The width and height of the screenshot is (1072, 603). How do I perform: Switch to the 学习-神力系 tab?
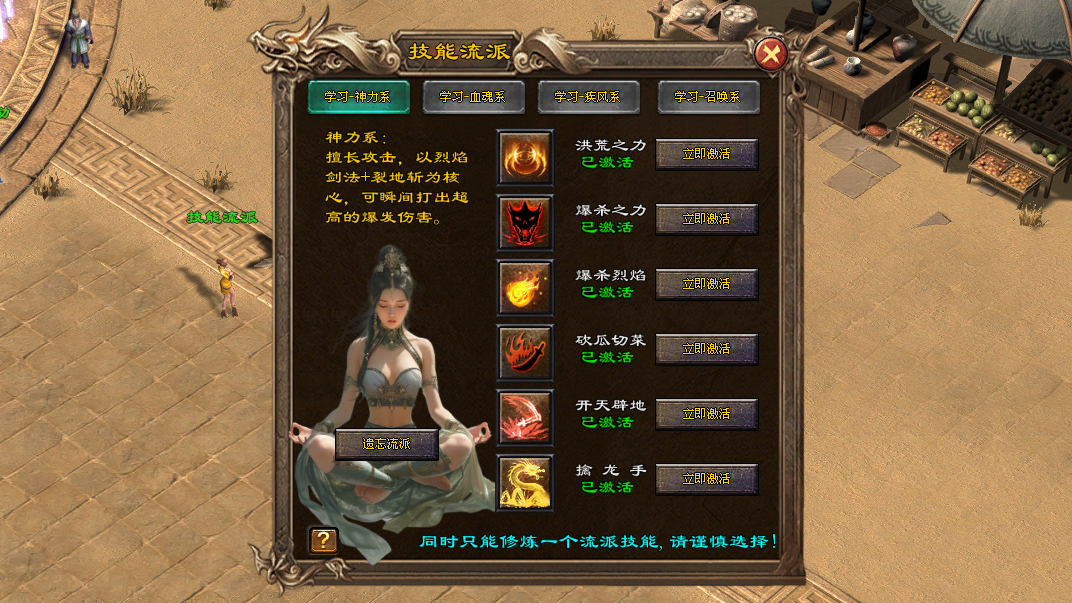point(357,97)
